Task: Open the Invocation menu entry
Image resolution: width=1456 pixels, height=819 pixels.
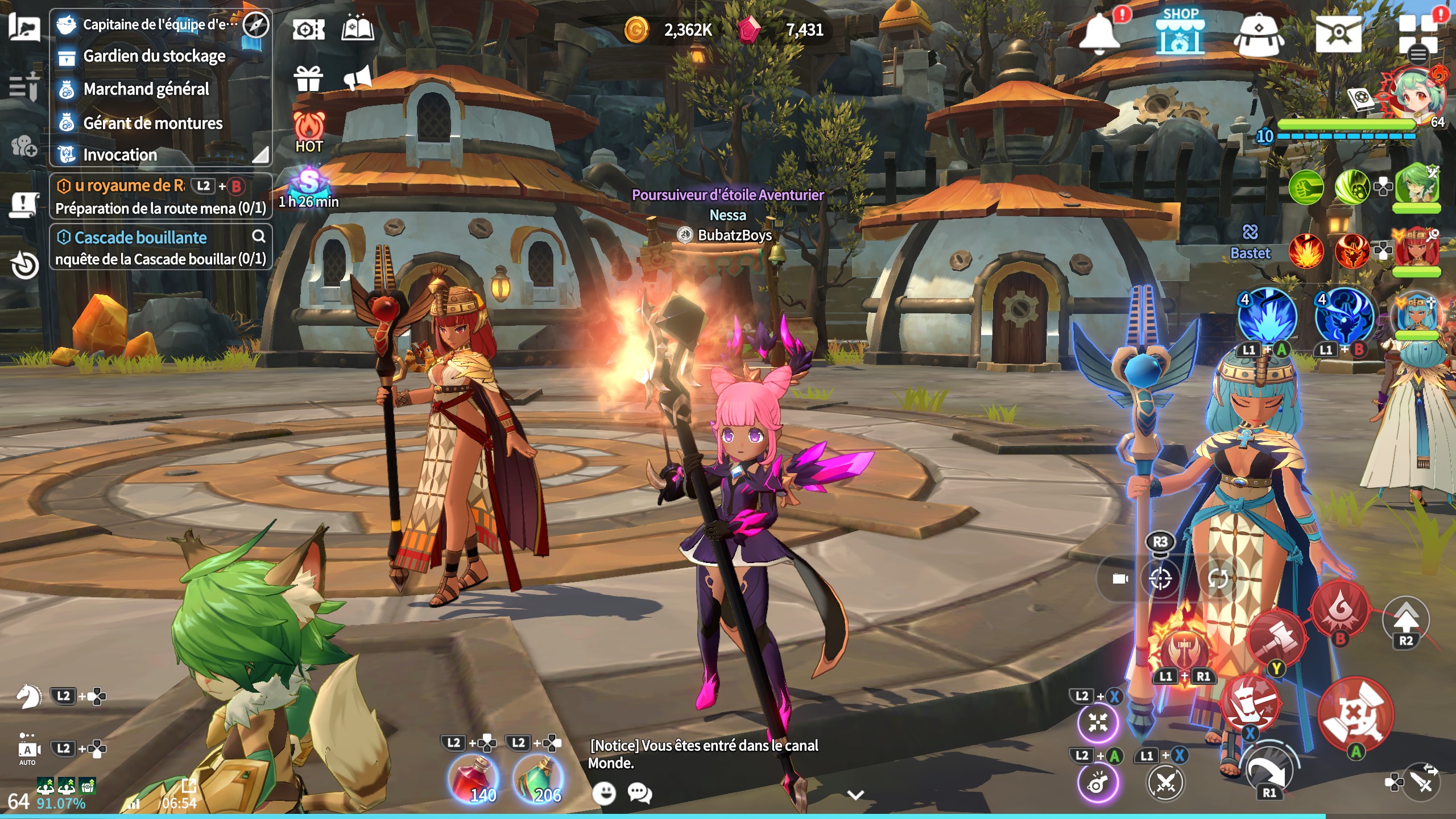Action: pyautogui.click(x=119, y=155)
